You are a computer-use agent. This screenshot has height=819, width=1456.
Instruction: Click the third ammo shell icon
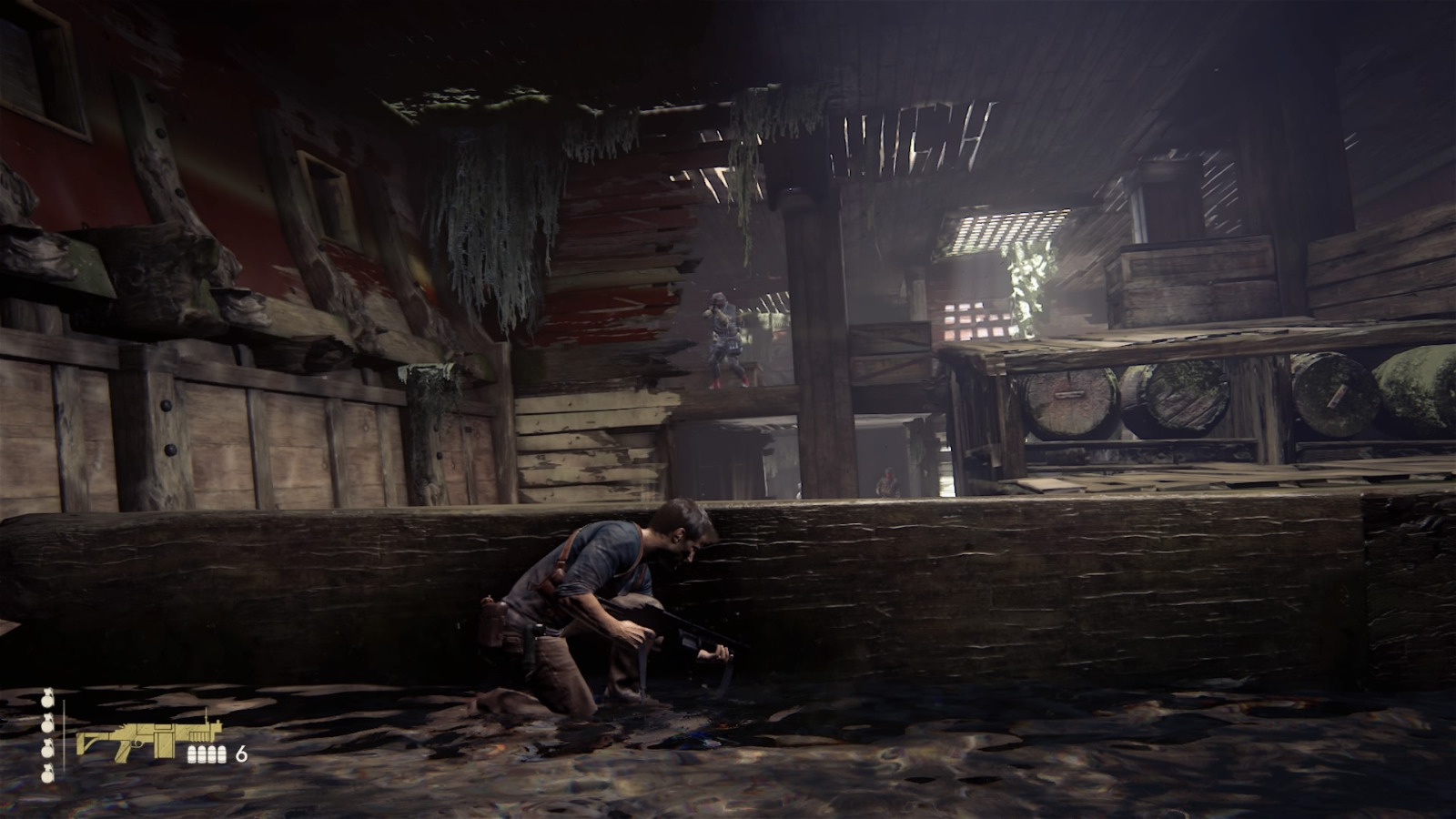pyautogui.click(x=212, y=753)
